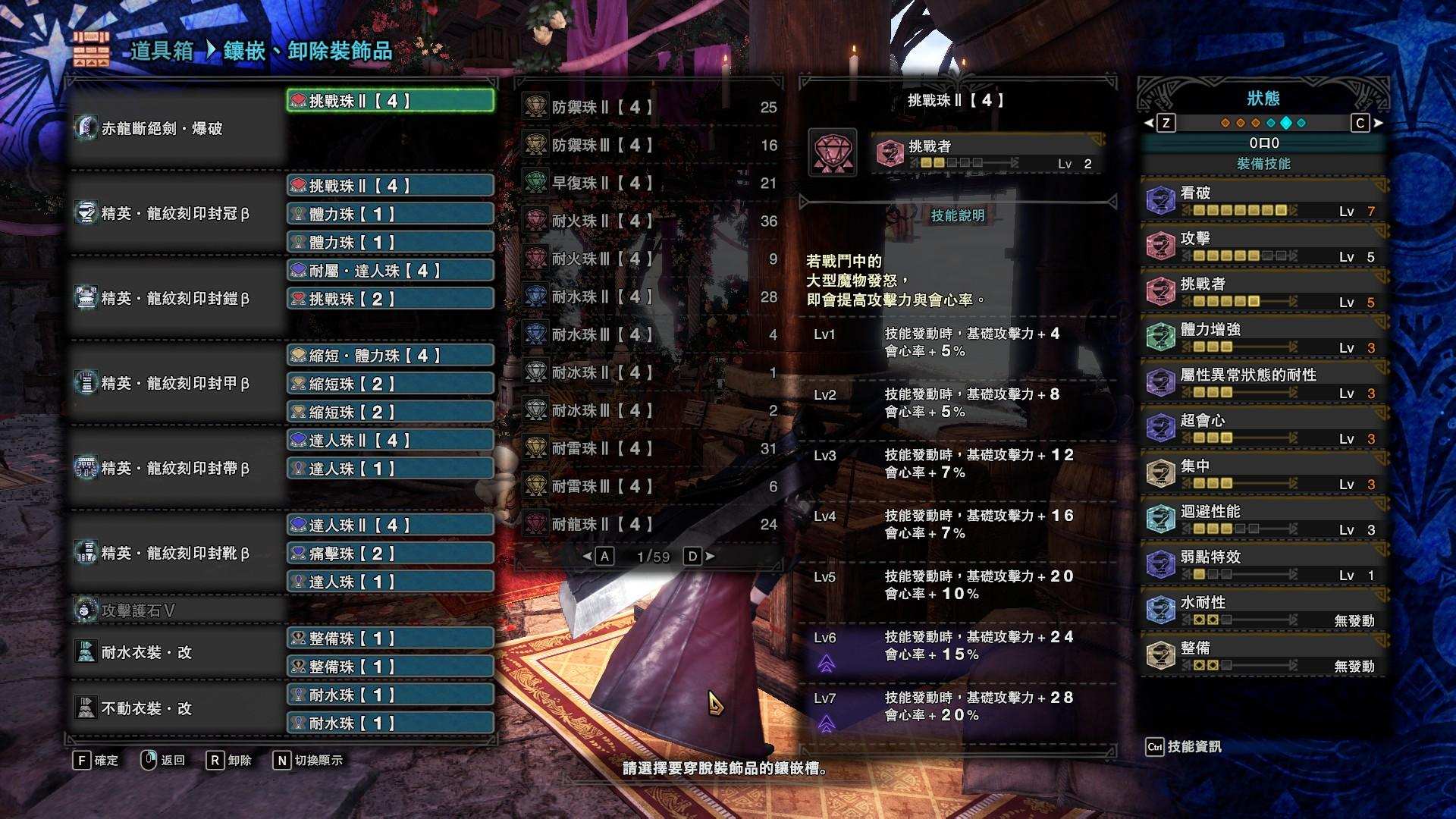Open the 道具箱 breadcrumb menu
Viewport: 1456px width, 819px height.
[163, 52]
